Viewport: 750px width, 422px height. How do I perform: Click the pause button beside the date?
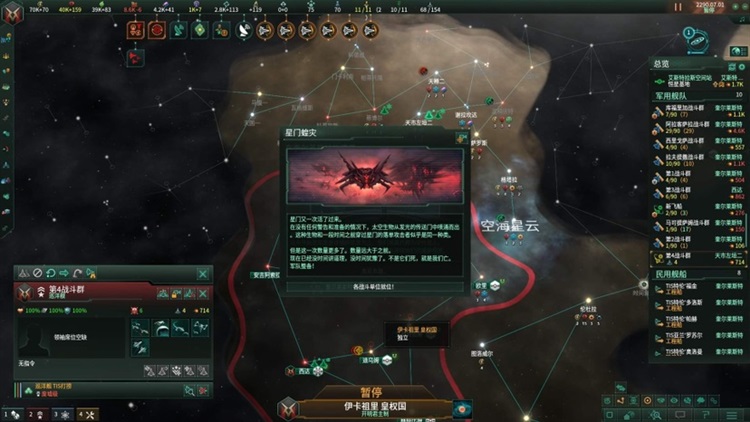click(x=679, y=7)
